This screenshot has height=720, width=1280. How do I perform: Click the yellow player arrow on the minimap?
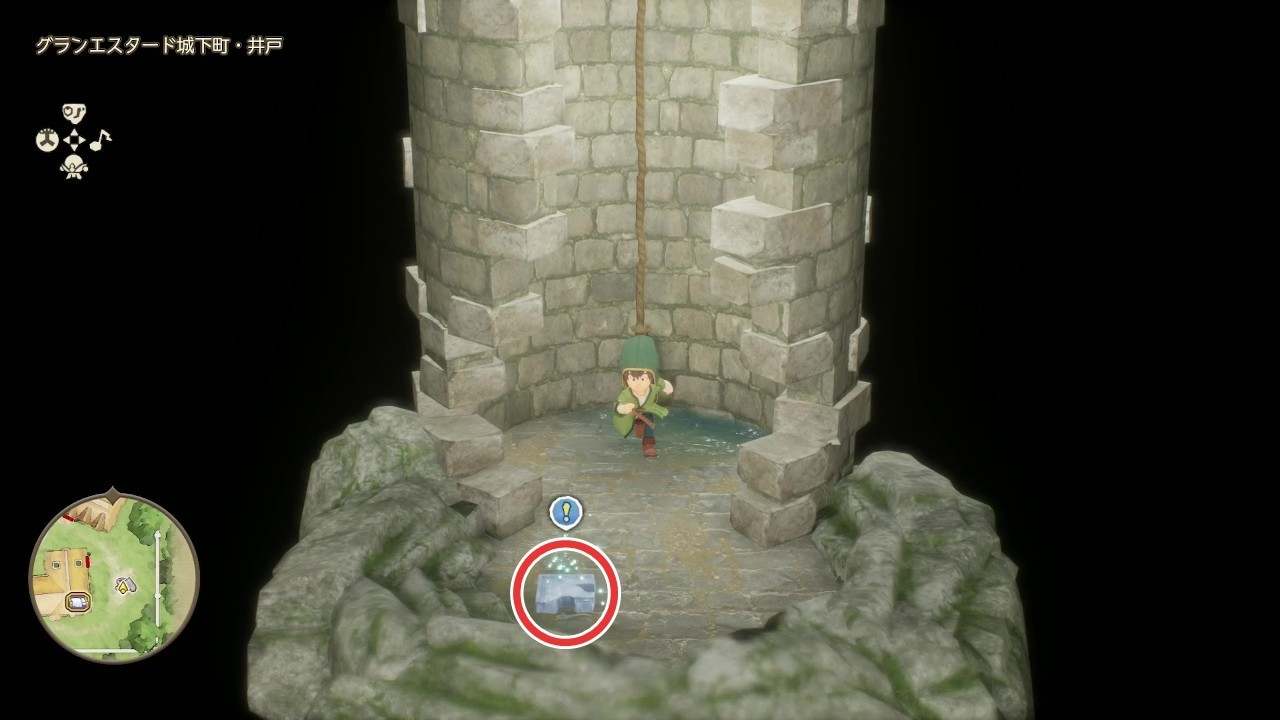point(124,585)
